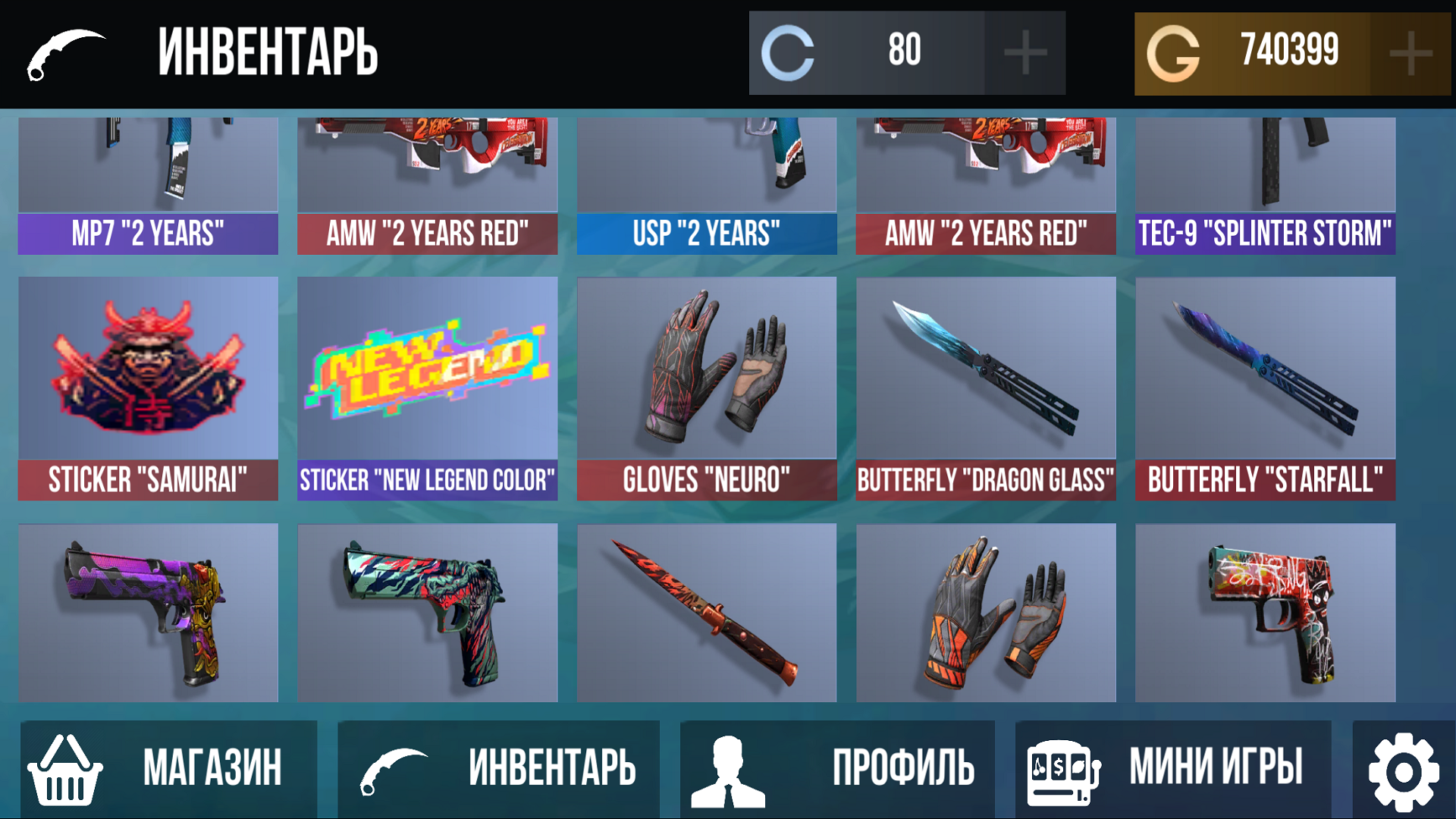1456x819 pixels.
Task: Open the ПРОФИЛЬ tab
Action: 904,766
